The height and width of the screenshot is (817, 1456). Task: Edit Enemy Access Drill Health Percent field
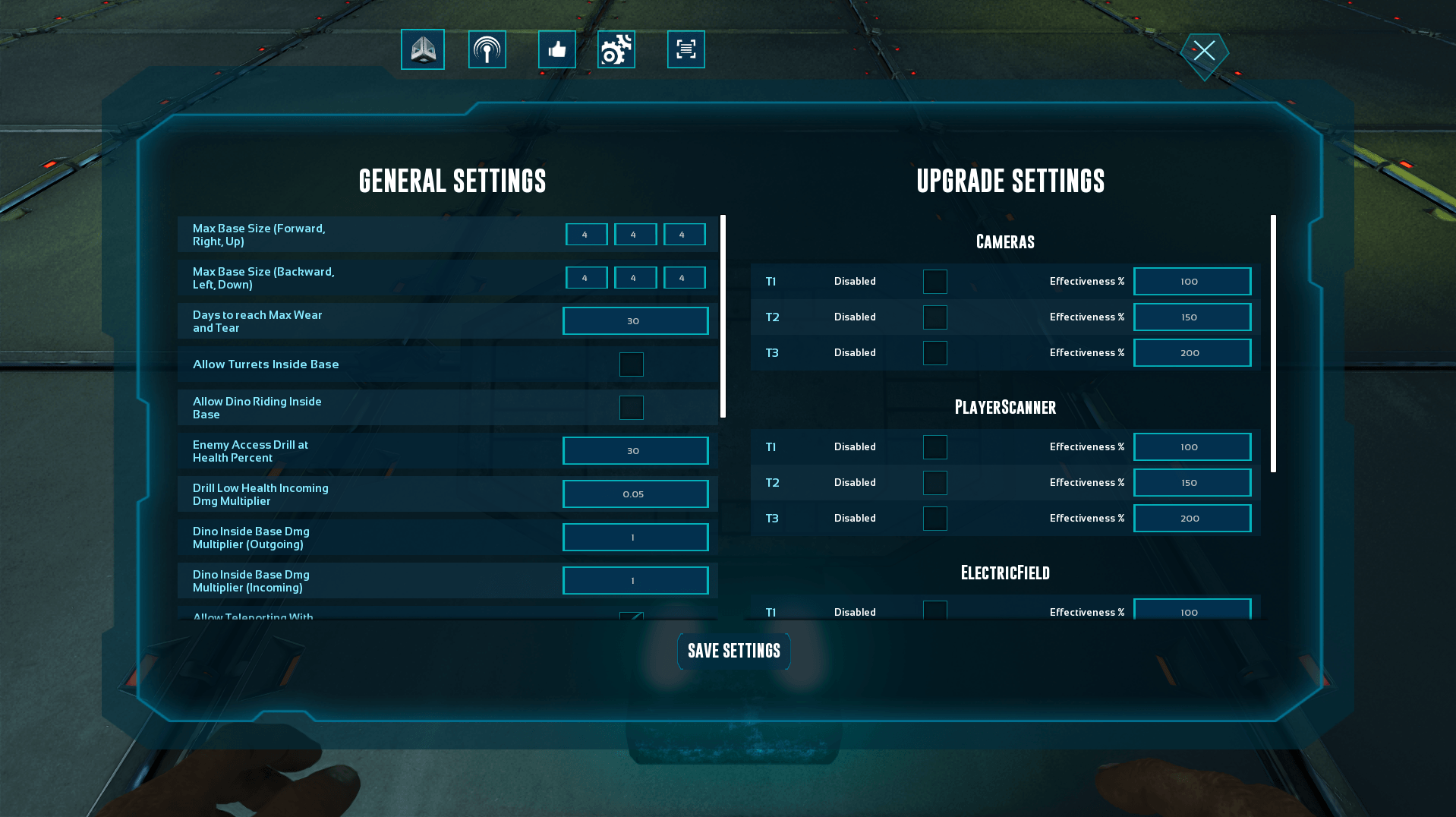click(x=635, y=451)
